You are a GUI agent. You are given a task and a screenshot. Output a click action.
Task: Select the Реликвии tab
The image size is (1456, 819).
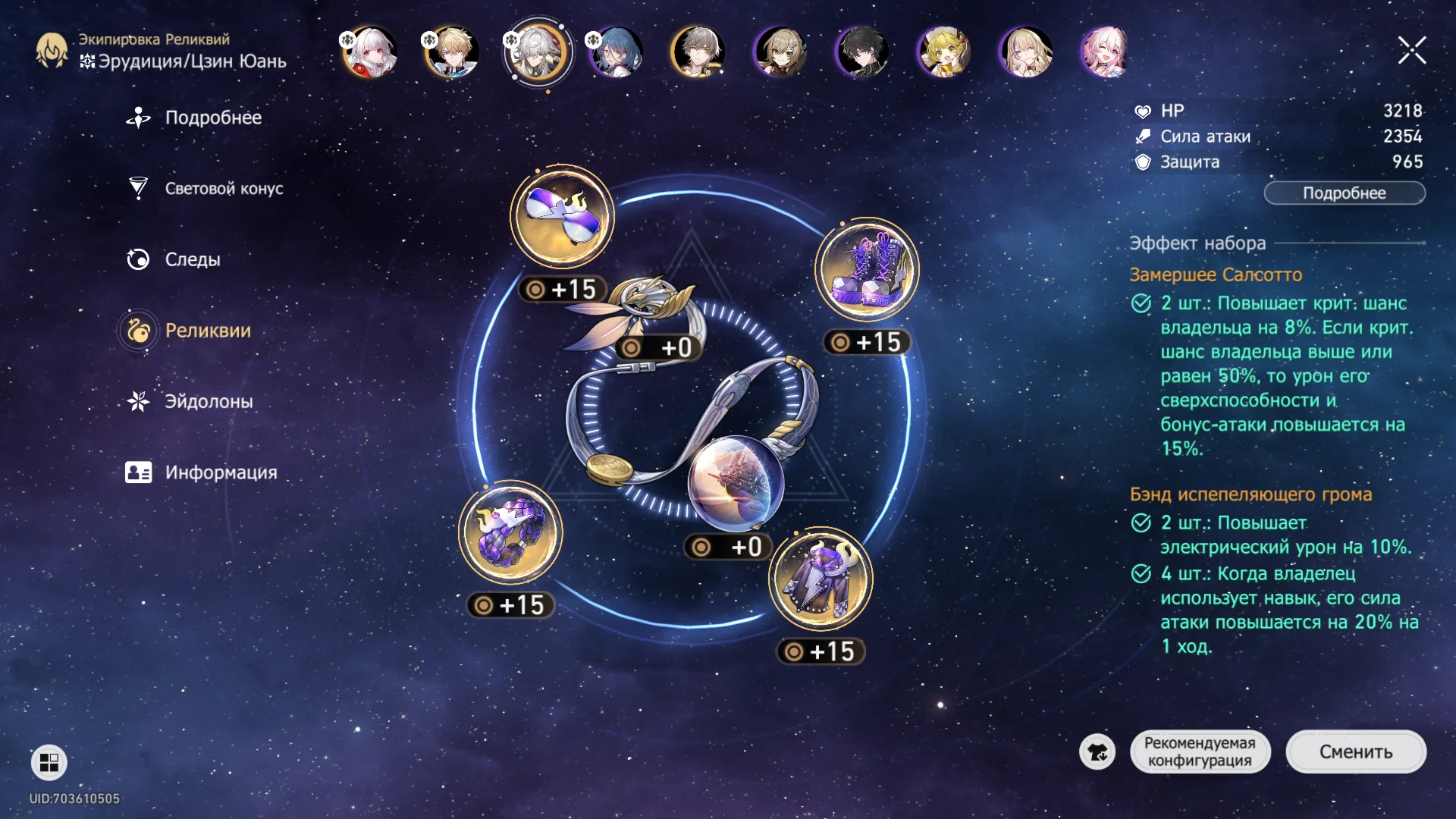[207, 331]
